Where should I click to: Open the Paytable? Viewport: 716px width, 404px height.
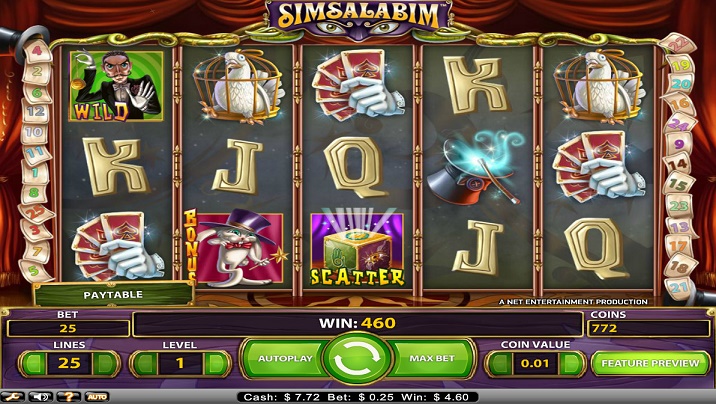(112, 295)
